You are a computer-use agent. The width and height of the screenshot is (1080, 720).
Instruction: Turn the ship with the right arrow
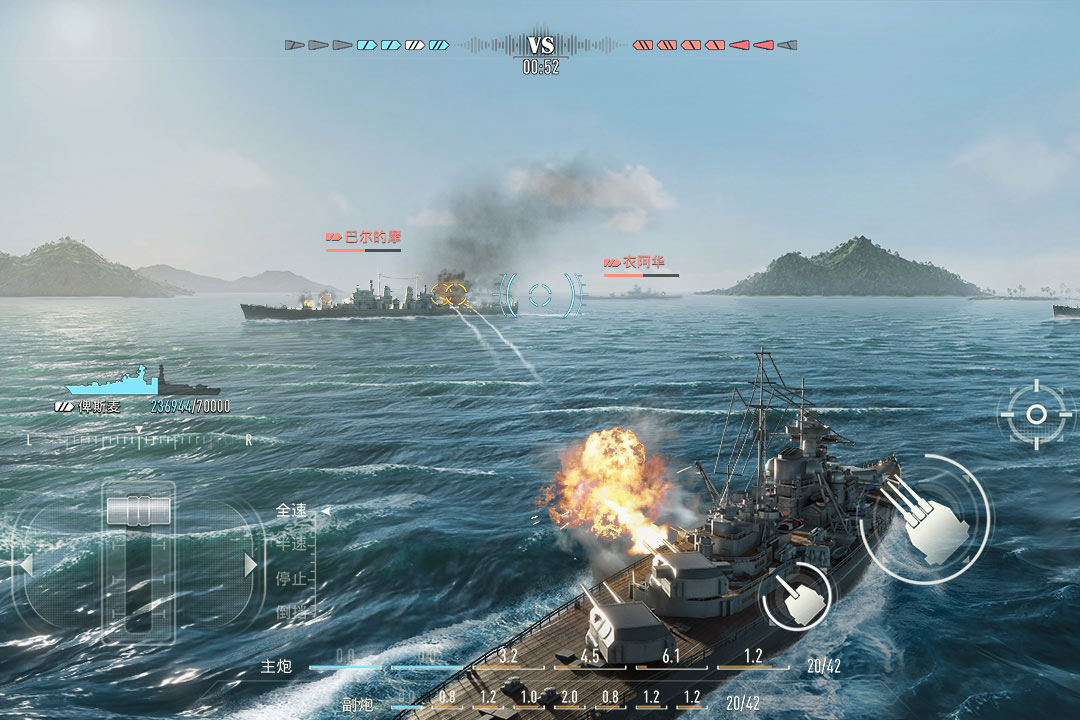[x=251, y=566]
